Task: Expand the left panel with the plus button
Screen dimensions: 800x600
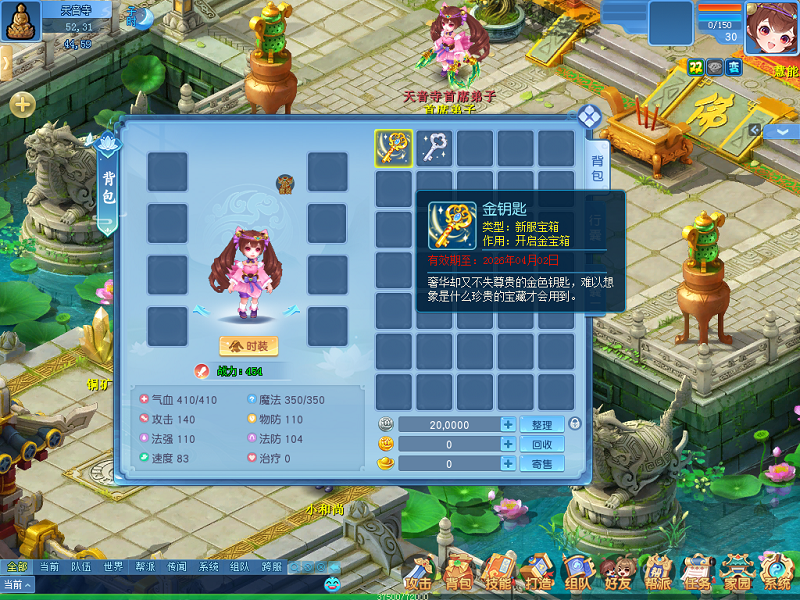Action: point(22,104)
